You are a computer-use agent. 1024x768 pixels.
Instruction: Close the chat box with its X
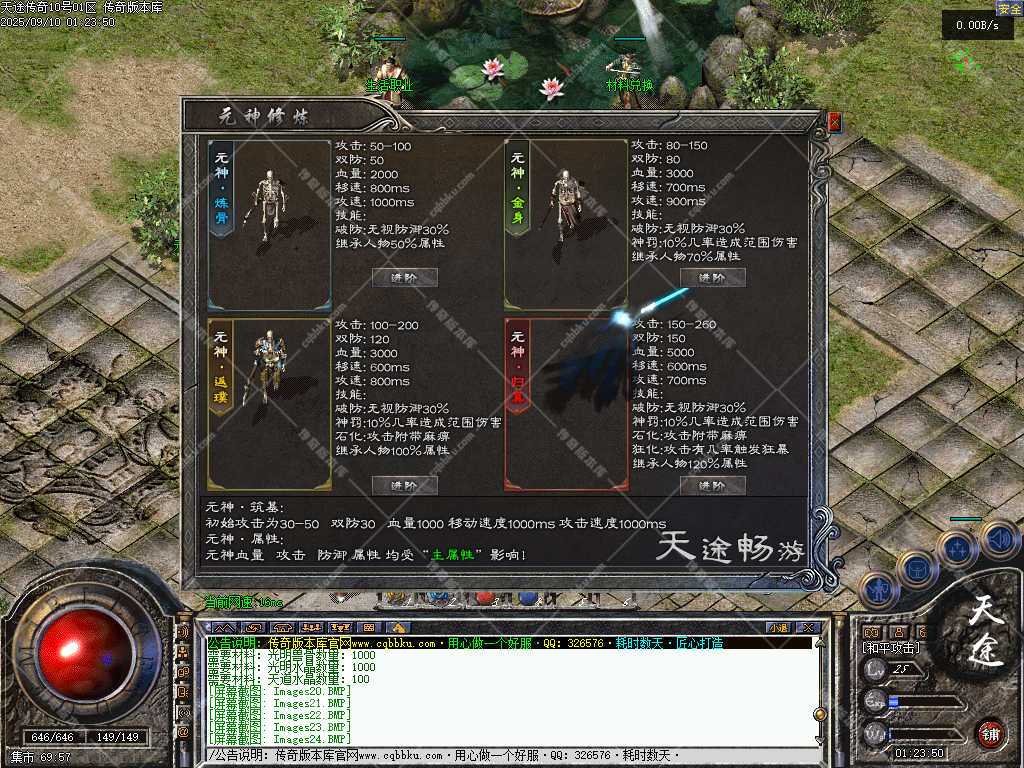coord(808,628)
